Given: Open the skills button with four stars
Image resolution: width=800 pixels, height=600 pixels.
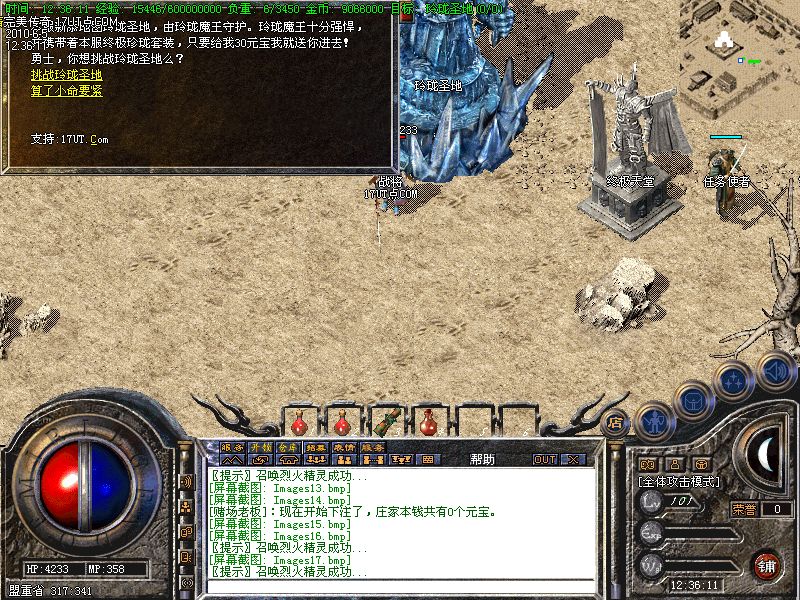Looking at the screenshot, I should pos(735,381).
